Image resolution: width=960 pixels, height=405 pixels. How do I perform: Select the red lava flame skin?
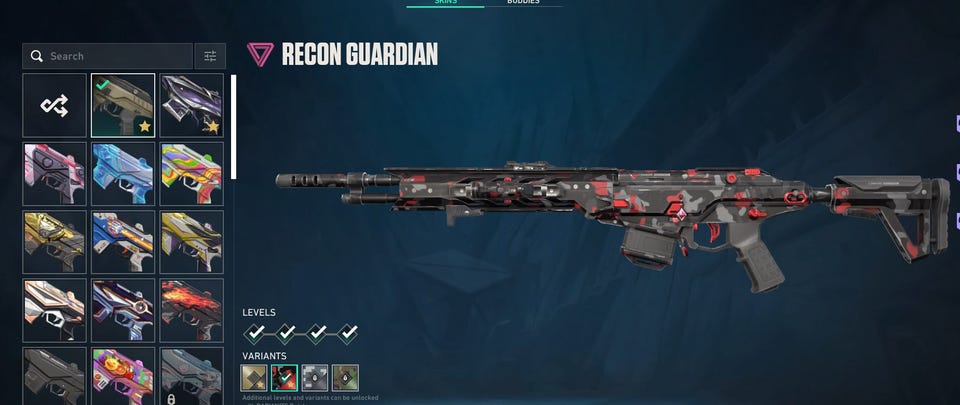tap(191, 311)
